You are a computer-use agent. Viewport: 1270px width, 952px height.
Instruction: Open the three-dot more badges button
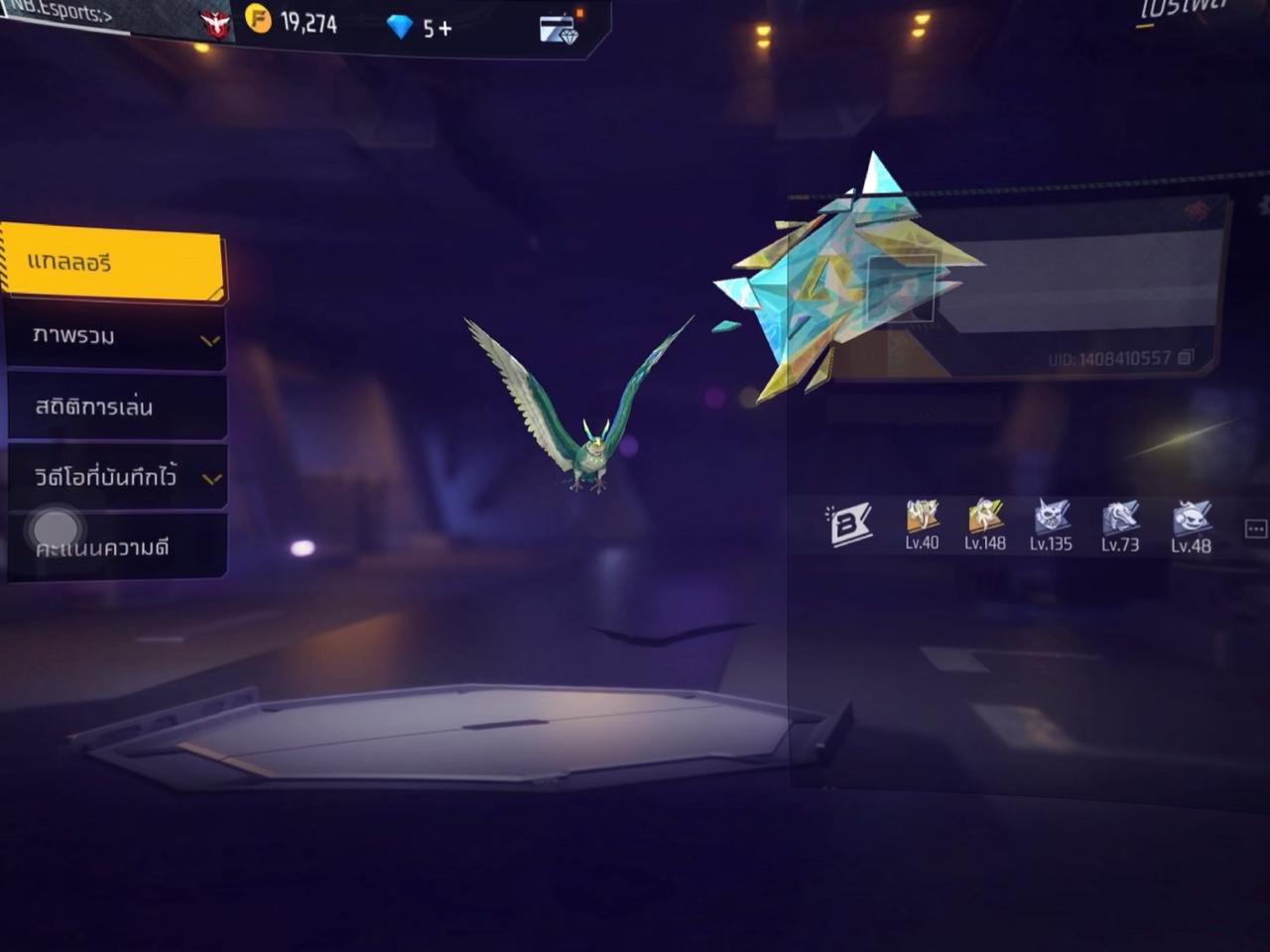point(1255,529)
